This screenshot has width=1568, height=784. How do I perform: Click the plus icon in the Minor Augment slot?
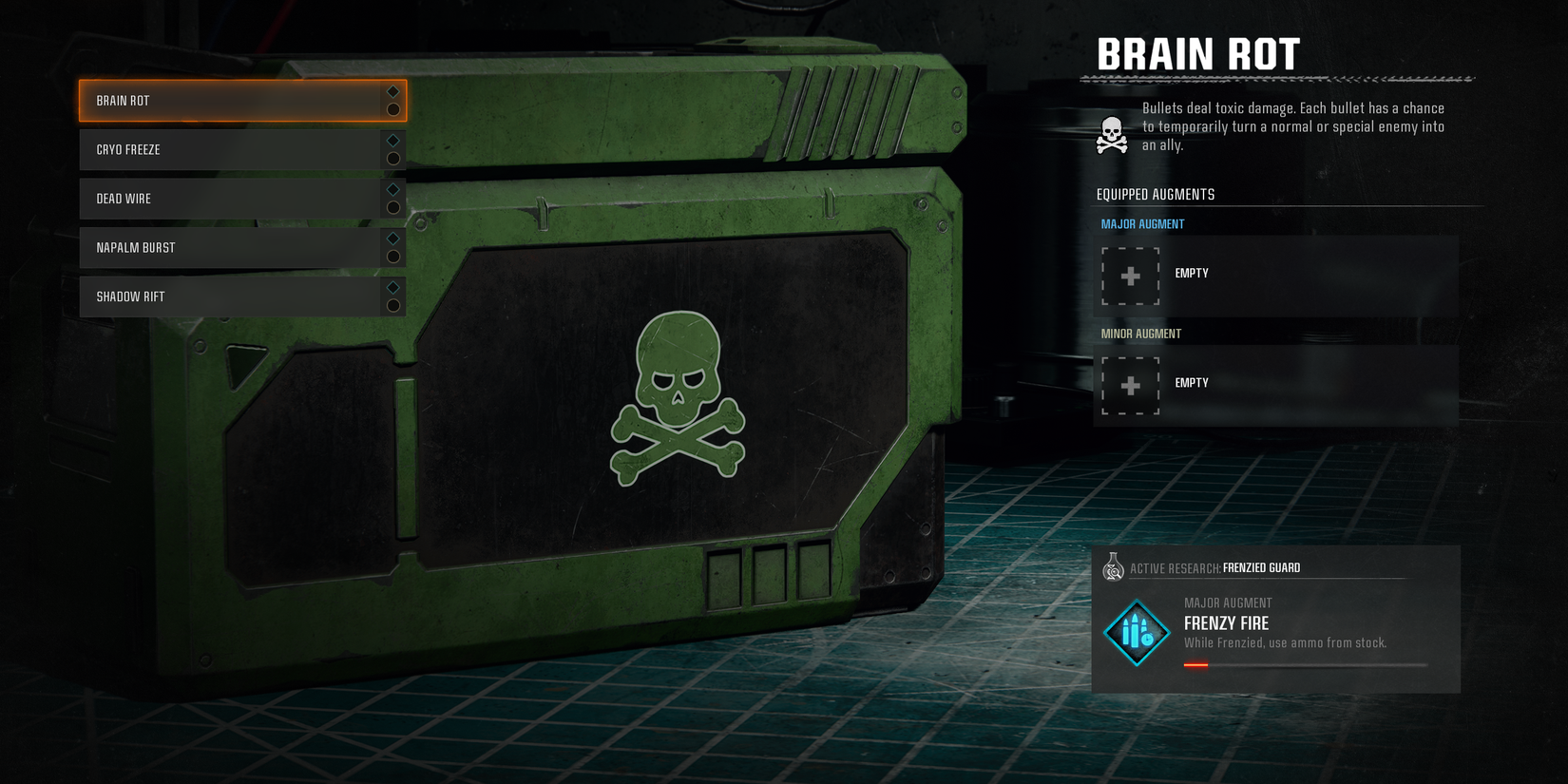coord(1130,386)
